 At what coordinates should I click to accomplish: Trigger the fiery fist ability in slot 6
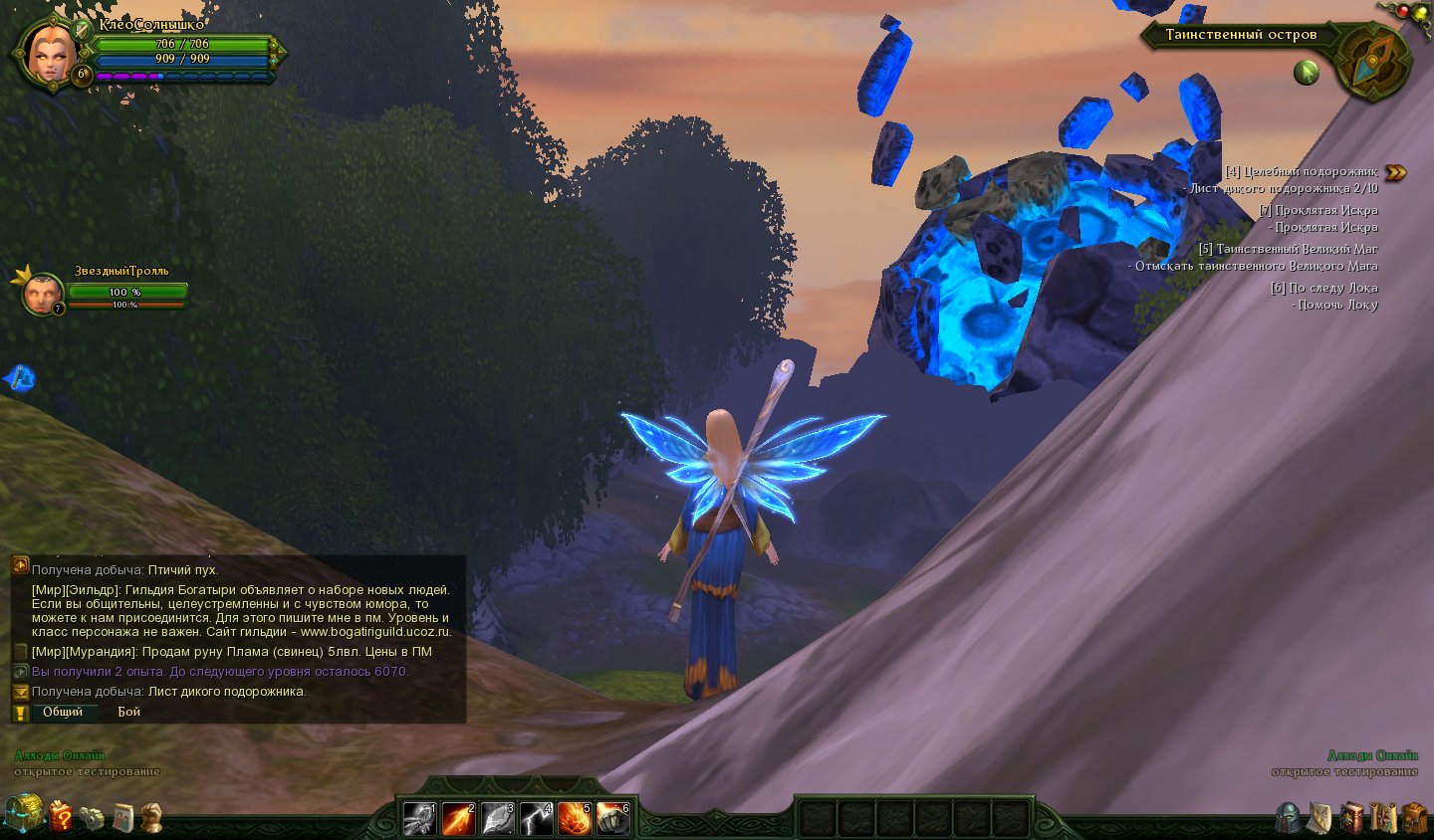click(x=613, y=818)
